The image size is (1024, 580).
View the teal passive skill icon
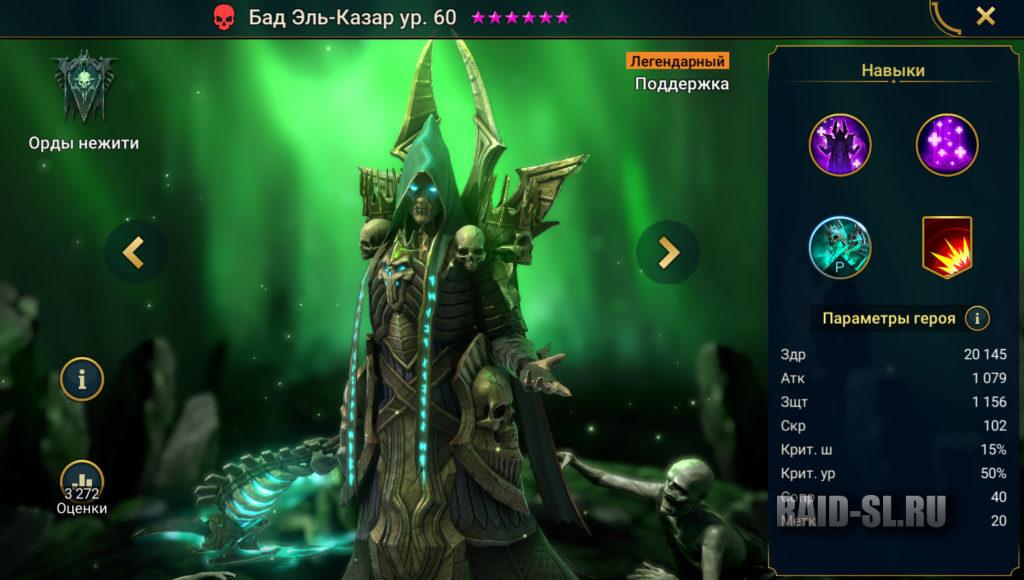840,247
